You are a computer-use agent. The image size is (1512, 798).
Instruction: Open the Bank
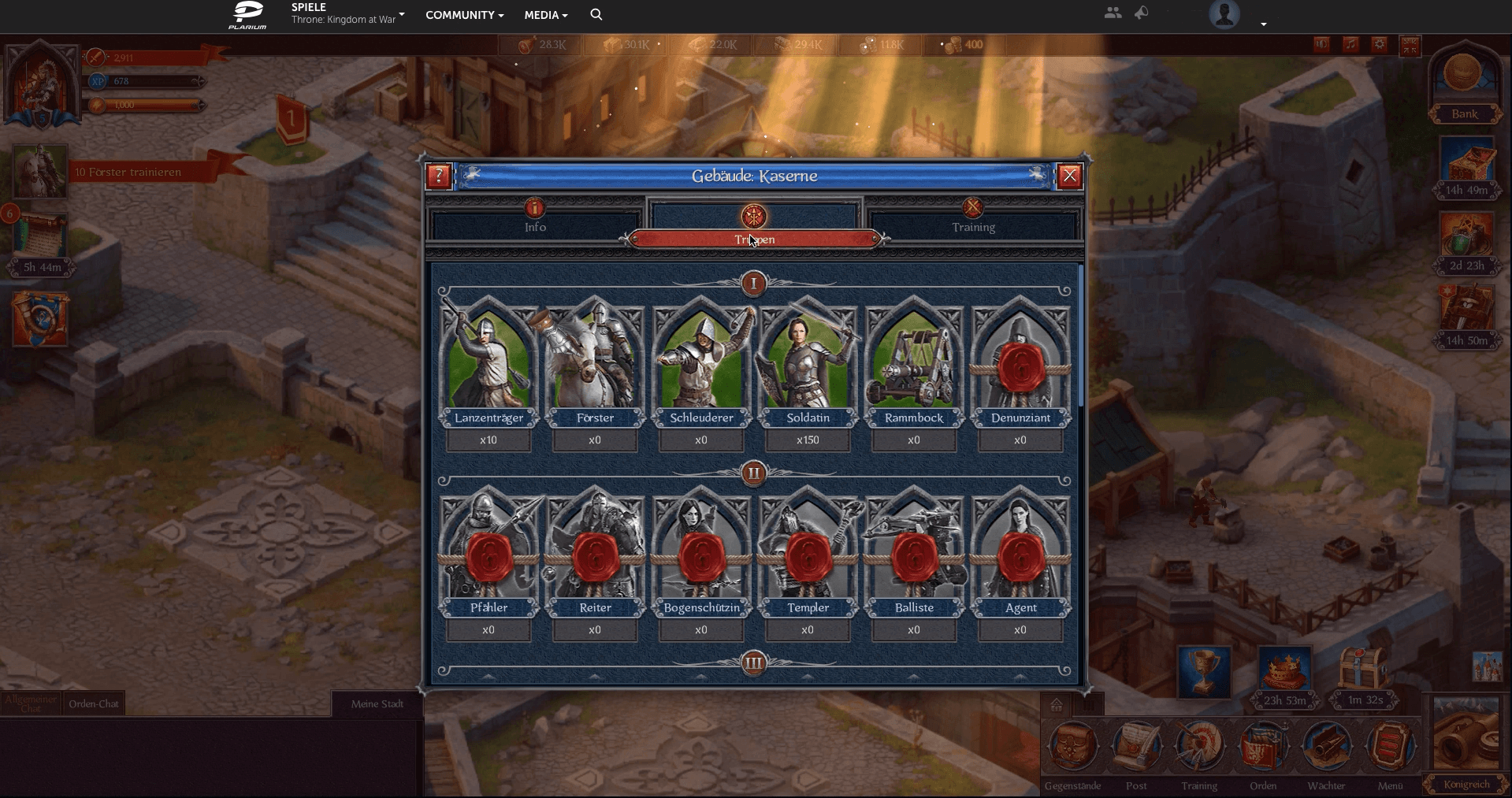[1465, 87]
